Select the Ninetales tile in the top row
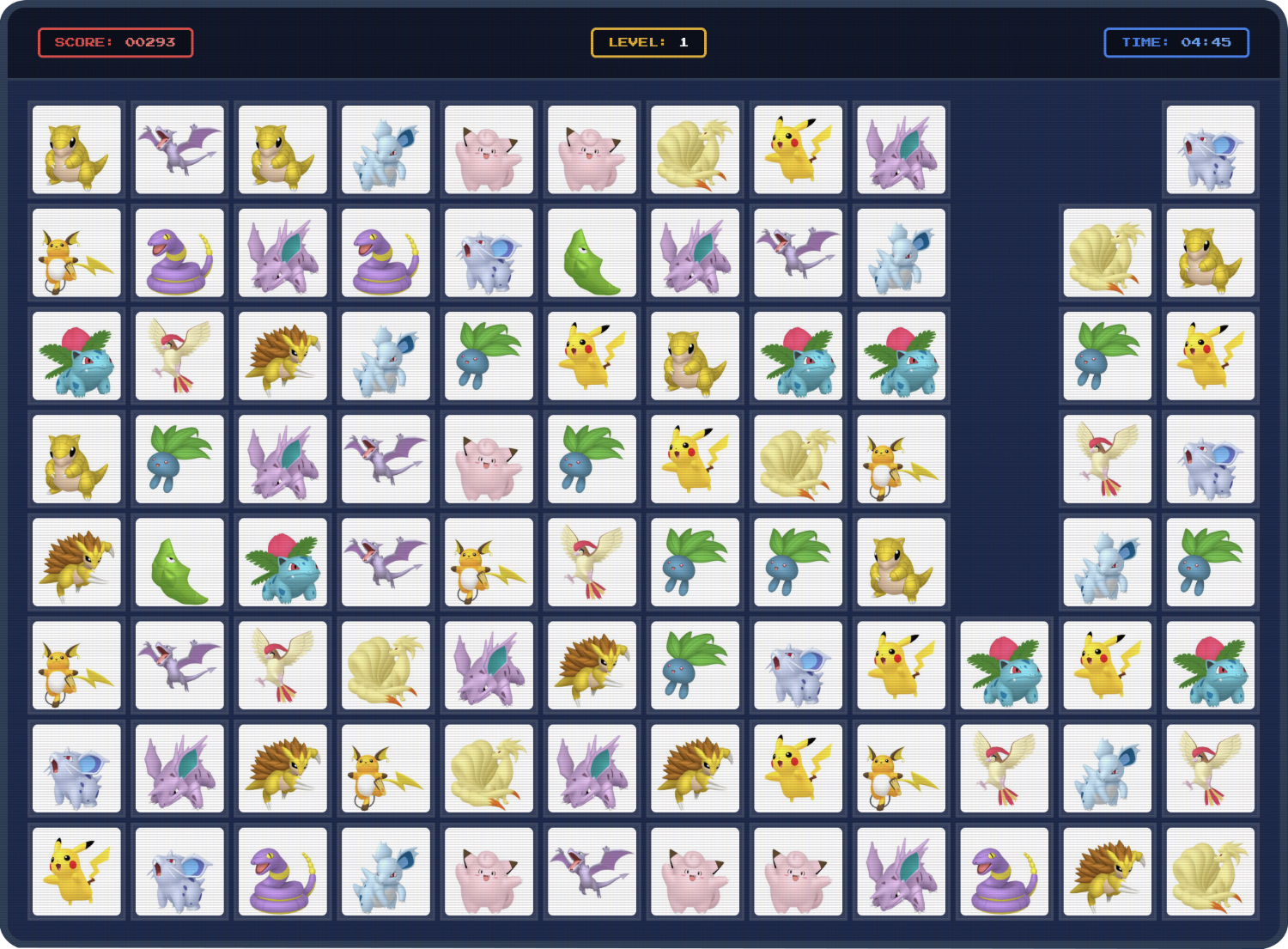Screen dimensions: 1288x949 pyautogui.click(x=695, y=150)
